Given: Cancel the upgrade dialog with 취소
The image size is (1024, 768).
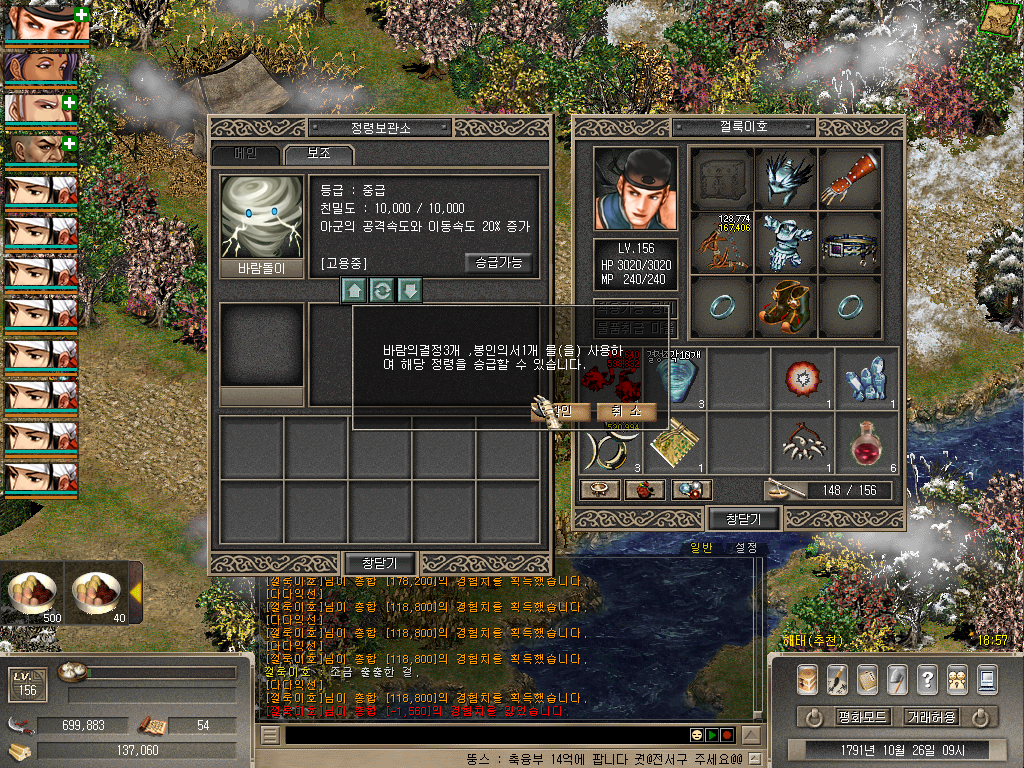Looking at the screenshot, I should click(x=626, y=411).
